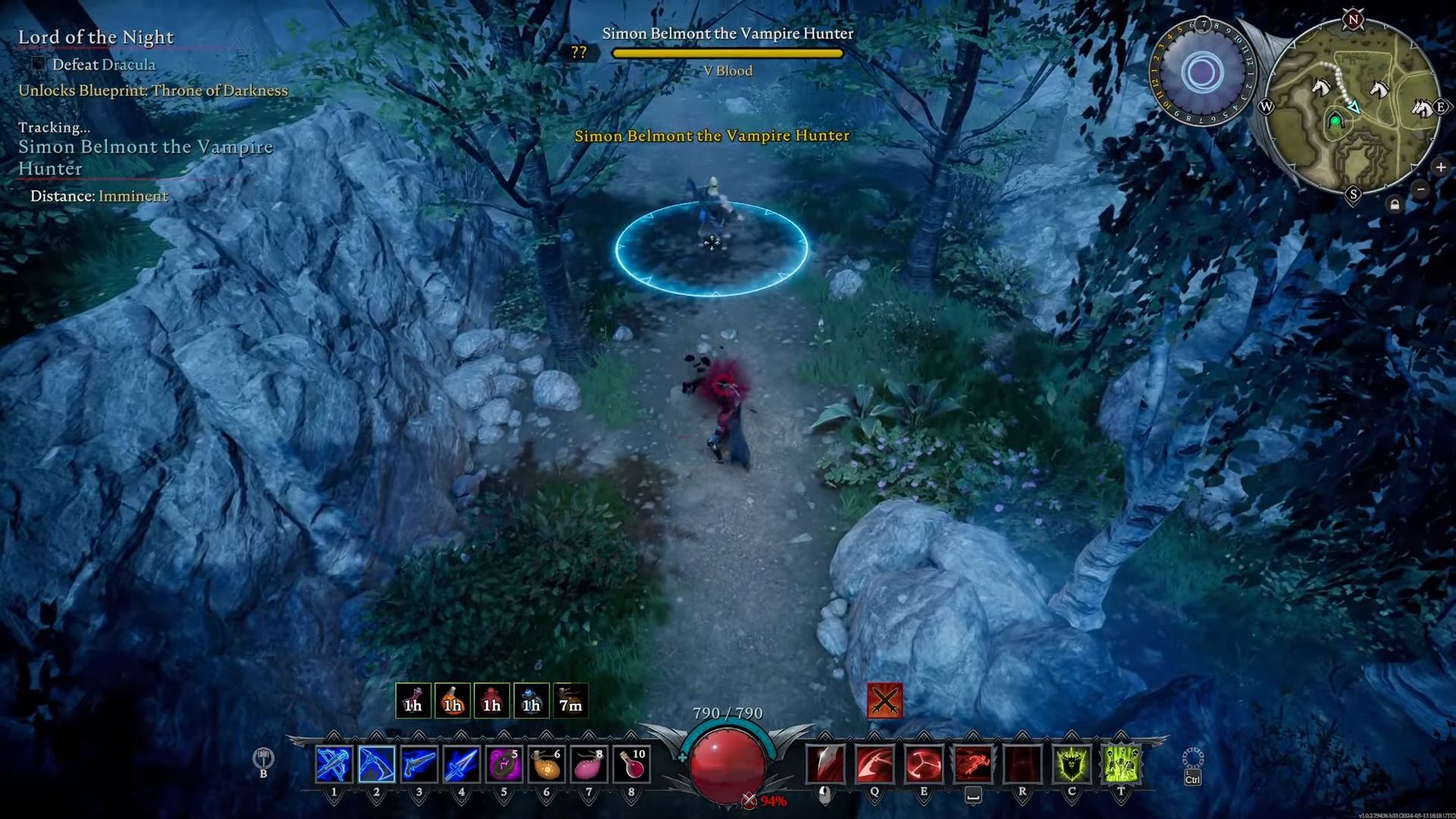Use the purple item in slot 5
The height and width of the screenshot is (819, 1456).
[504, 764]
